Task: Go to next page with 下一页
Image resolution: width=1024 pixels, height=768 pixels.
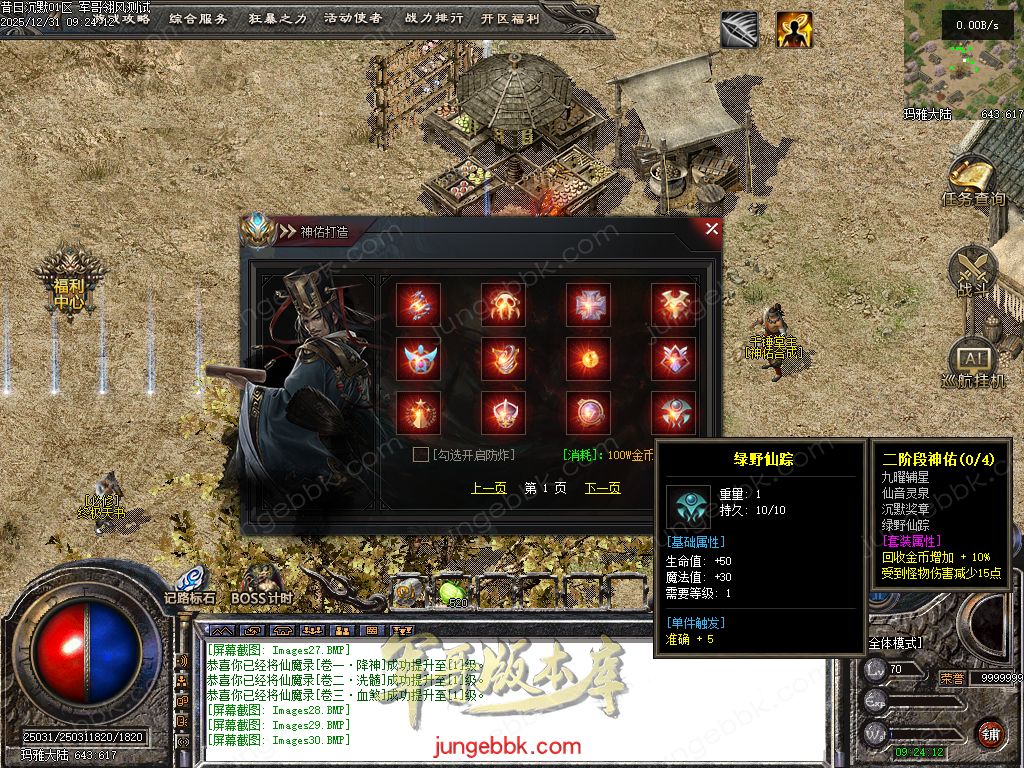Action: [602, 488]
